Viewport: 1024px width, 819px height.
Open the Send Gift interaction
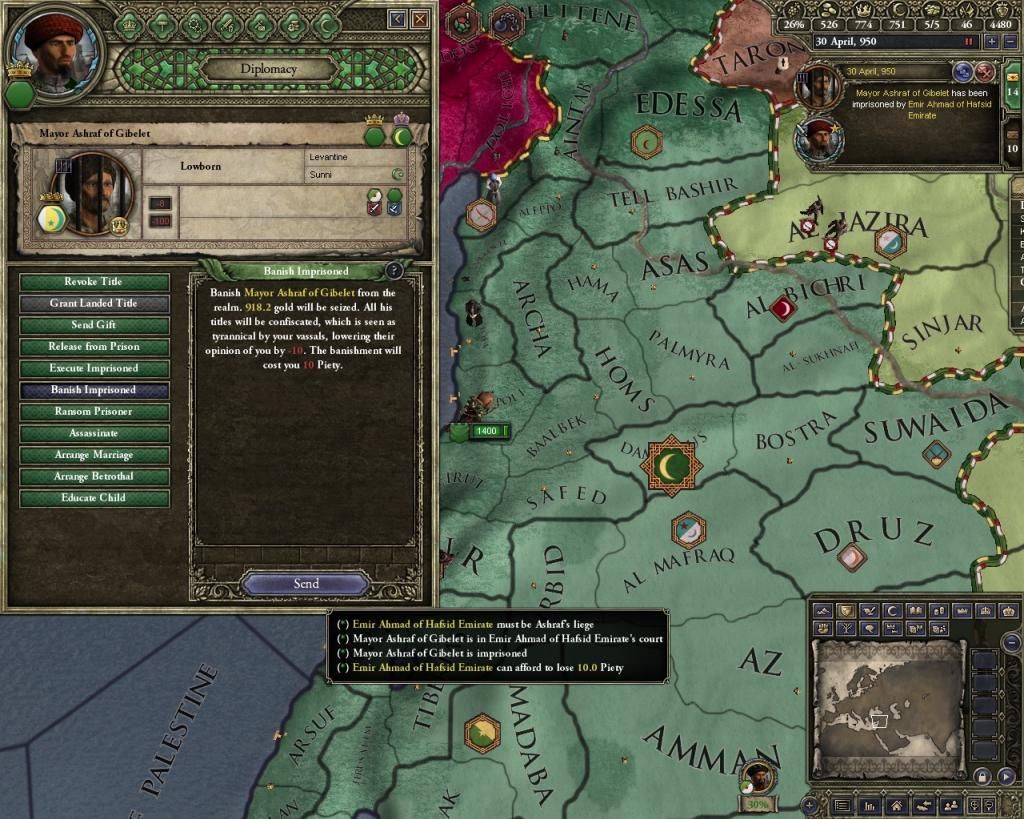(x=94, y=325)
